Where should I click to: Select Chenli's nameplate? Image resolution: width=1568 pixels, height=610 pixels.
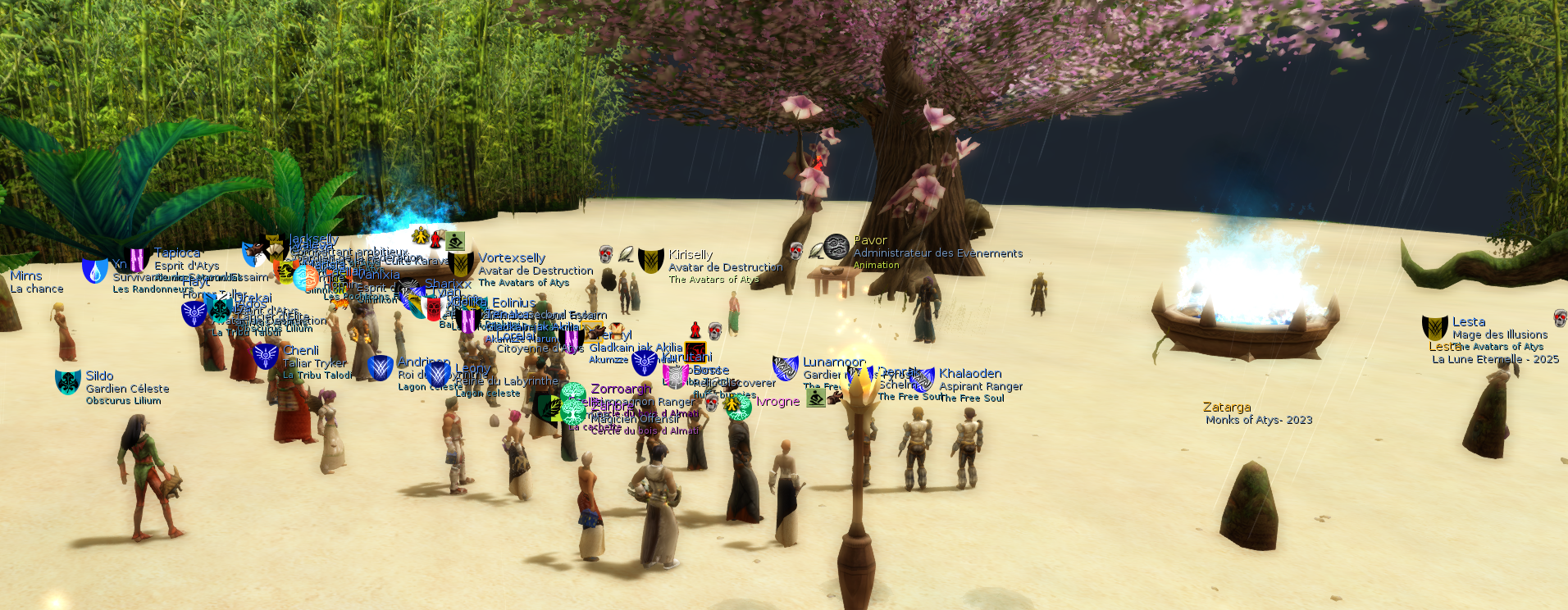301,350
